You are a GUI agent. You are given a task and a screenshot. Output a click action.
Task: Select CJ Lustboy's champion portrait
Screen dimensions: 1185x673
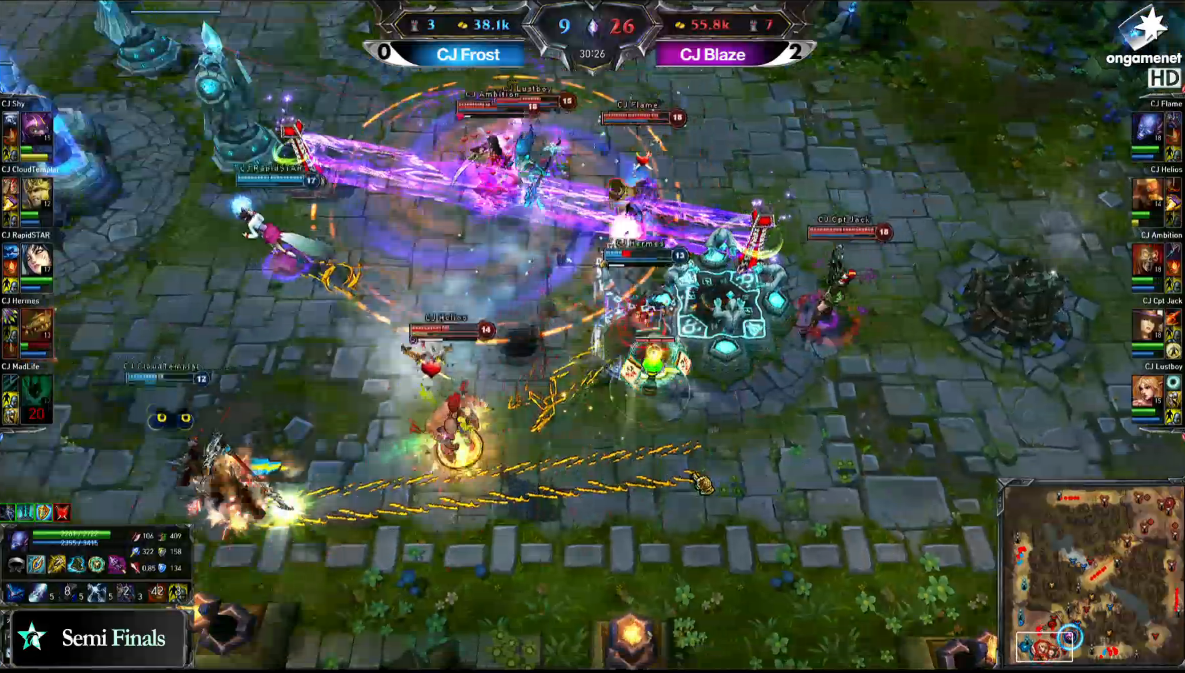point(1148,391)
